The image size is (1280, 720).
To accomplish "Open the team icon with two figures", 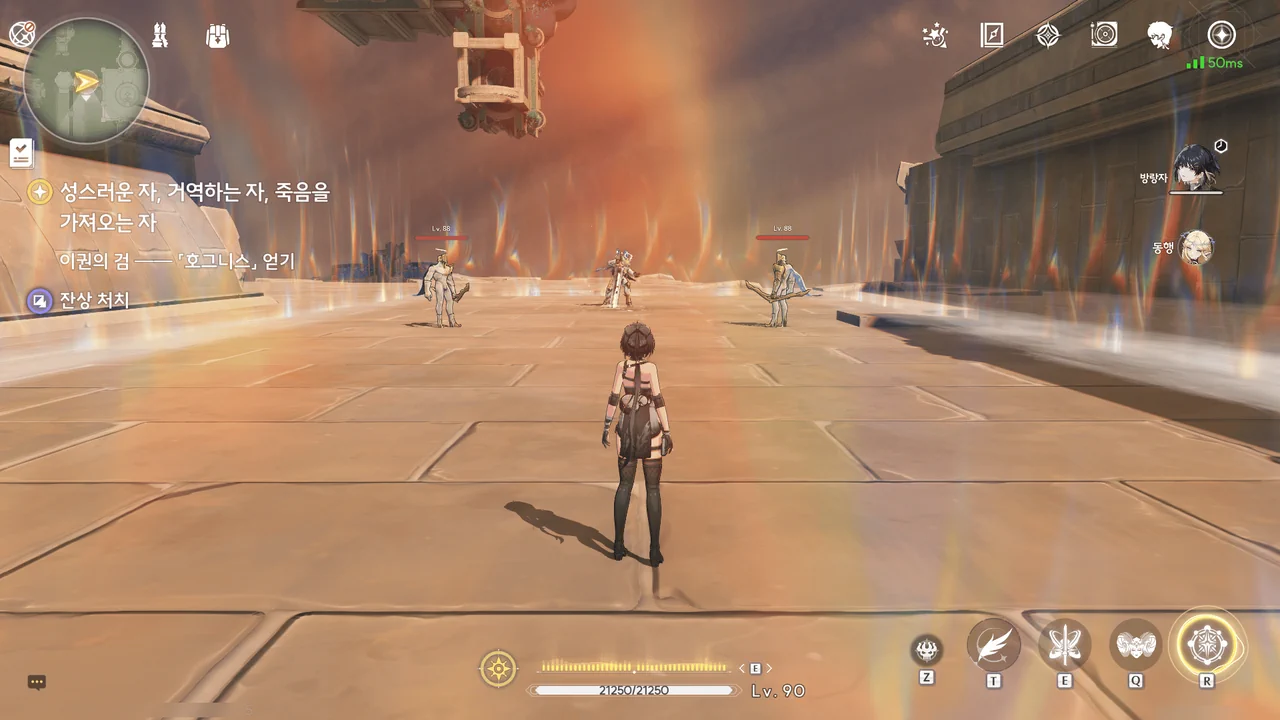I will (159, 36).
